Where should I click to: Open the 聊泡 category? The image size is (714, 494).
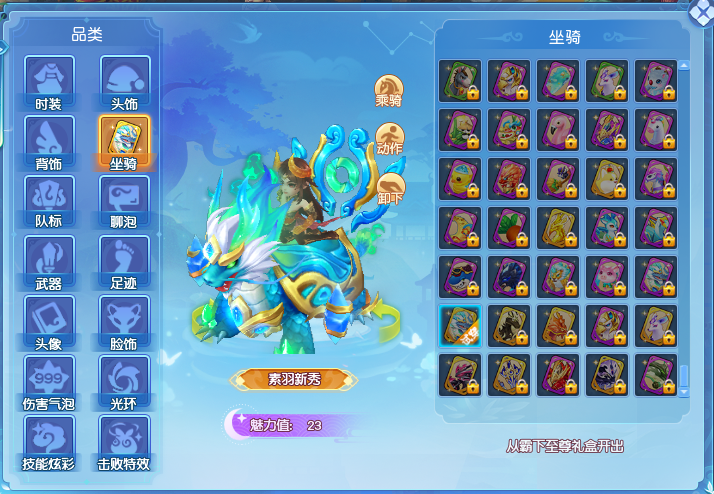124,201
